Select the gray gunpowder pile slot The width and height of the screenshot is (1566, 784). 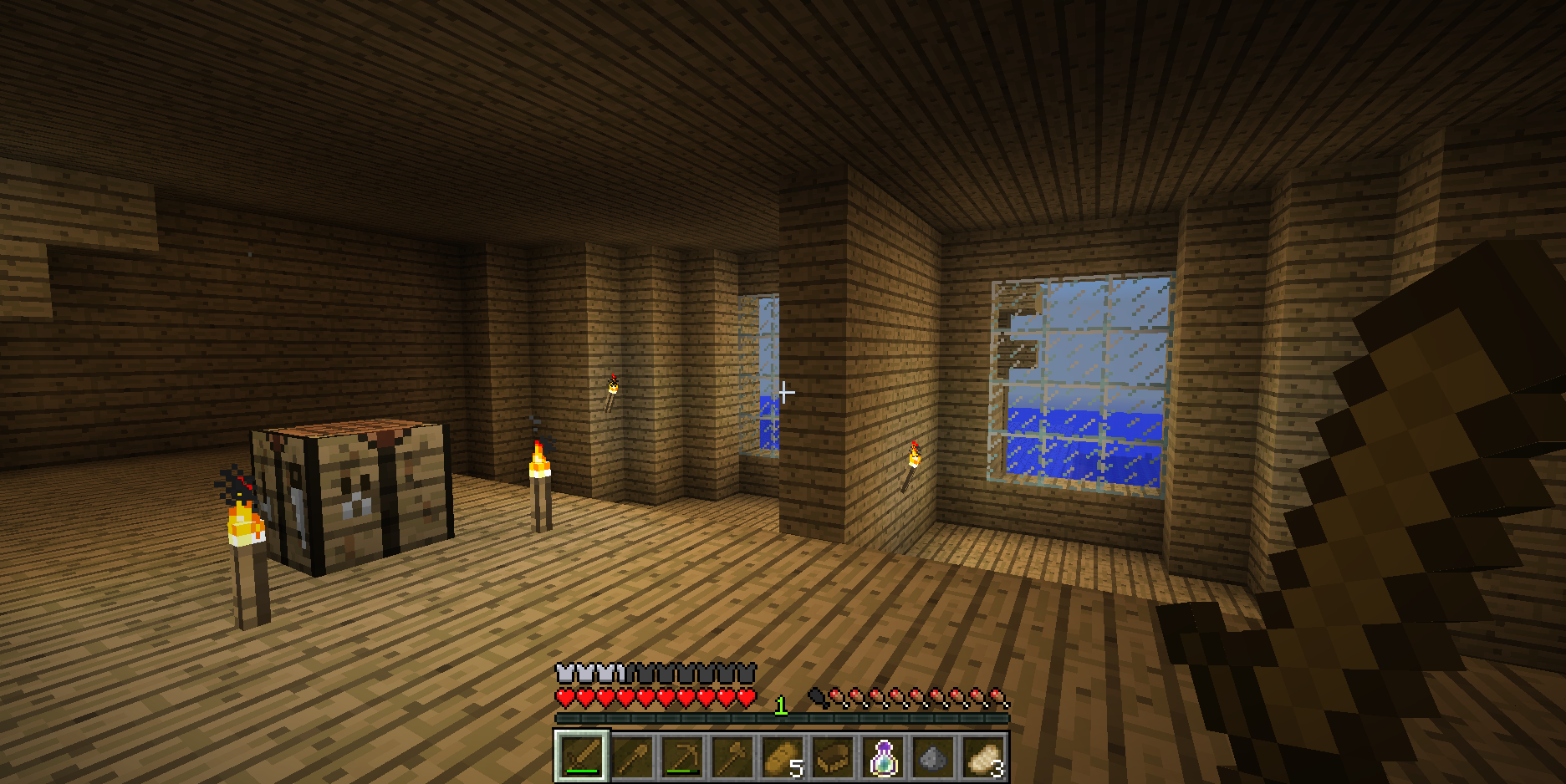933,757
